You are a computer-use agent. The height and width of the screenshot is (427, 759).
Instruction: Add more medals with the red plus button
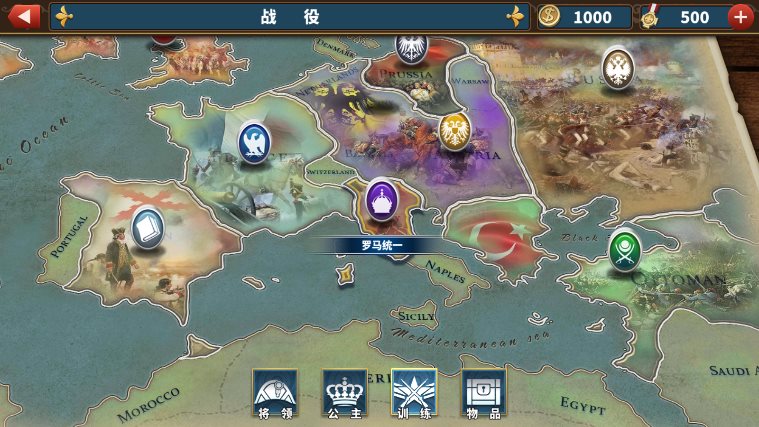[x=740, y=16]
